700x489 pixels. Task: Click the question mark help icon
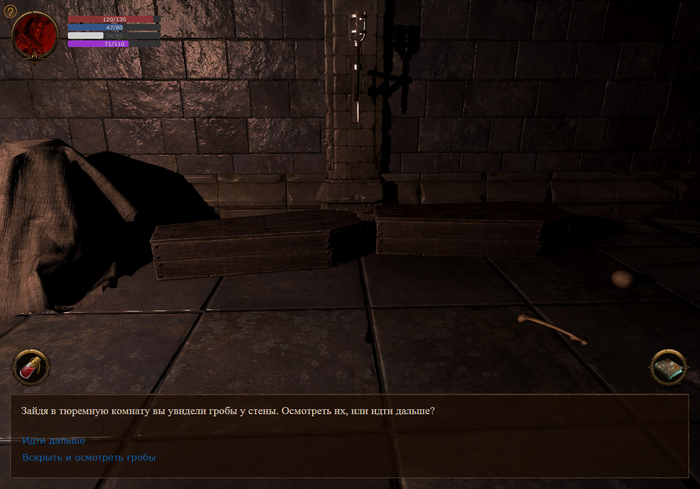11,10
